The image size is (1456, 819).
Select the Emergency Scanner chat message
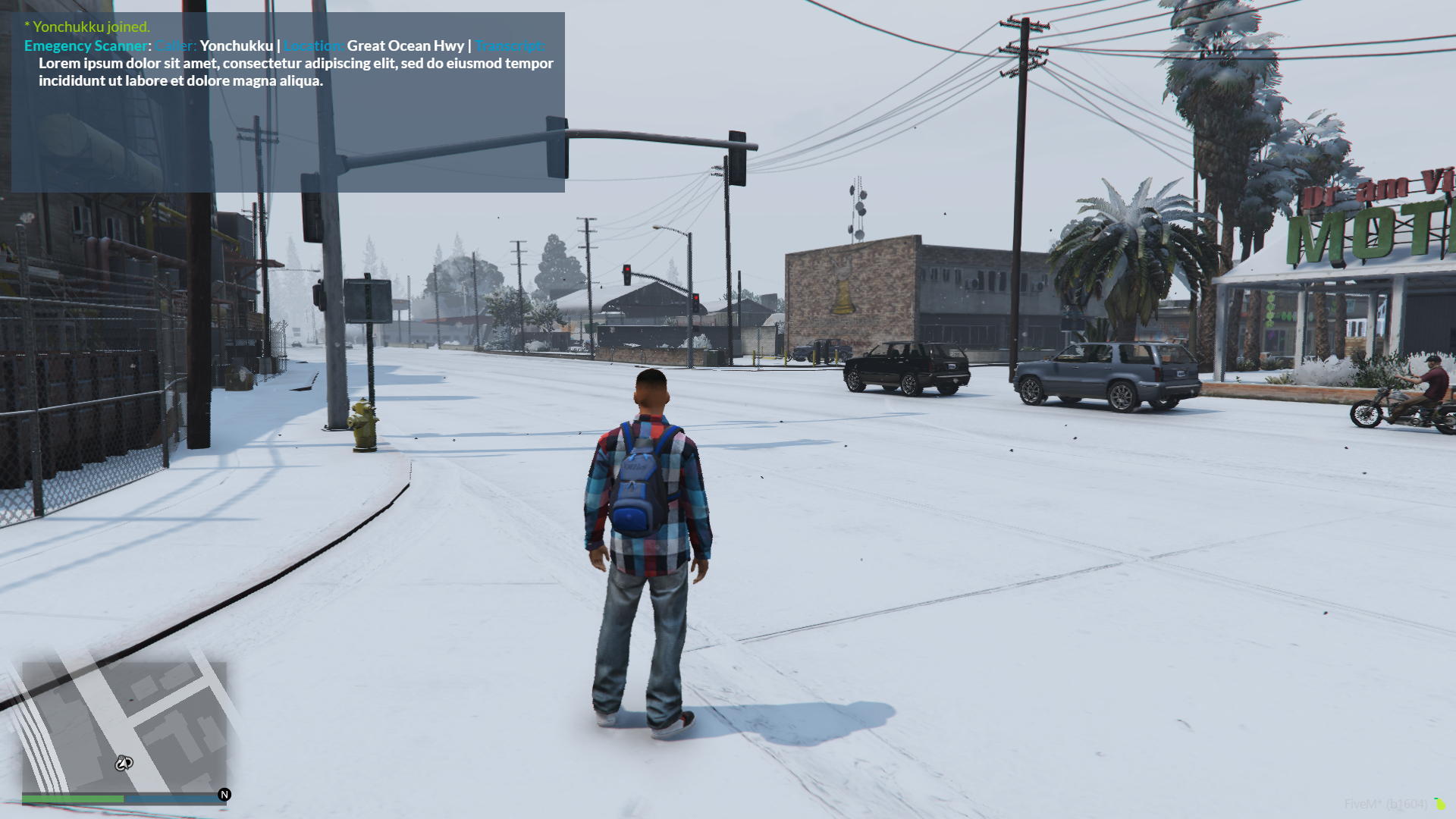coord(288,63)
